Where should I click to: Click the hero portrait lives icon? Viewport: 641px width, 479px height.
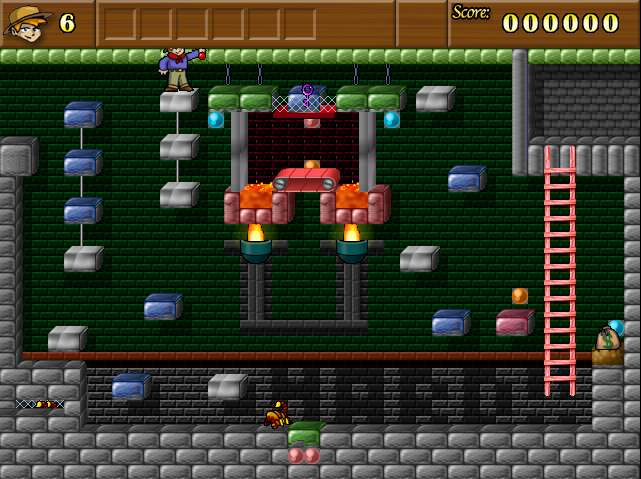28,22
